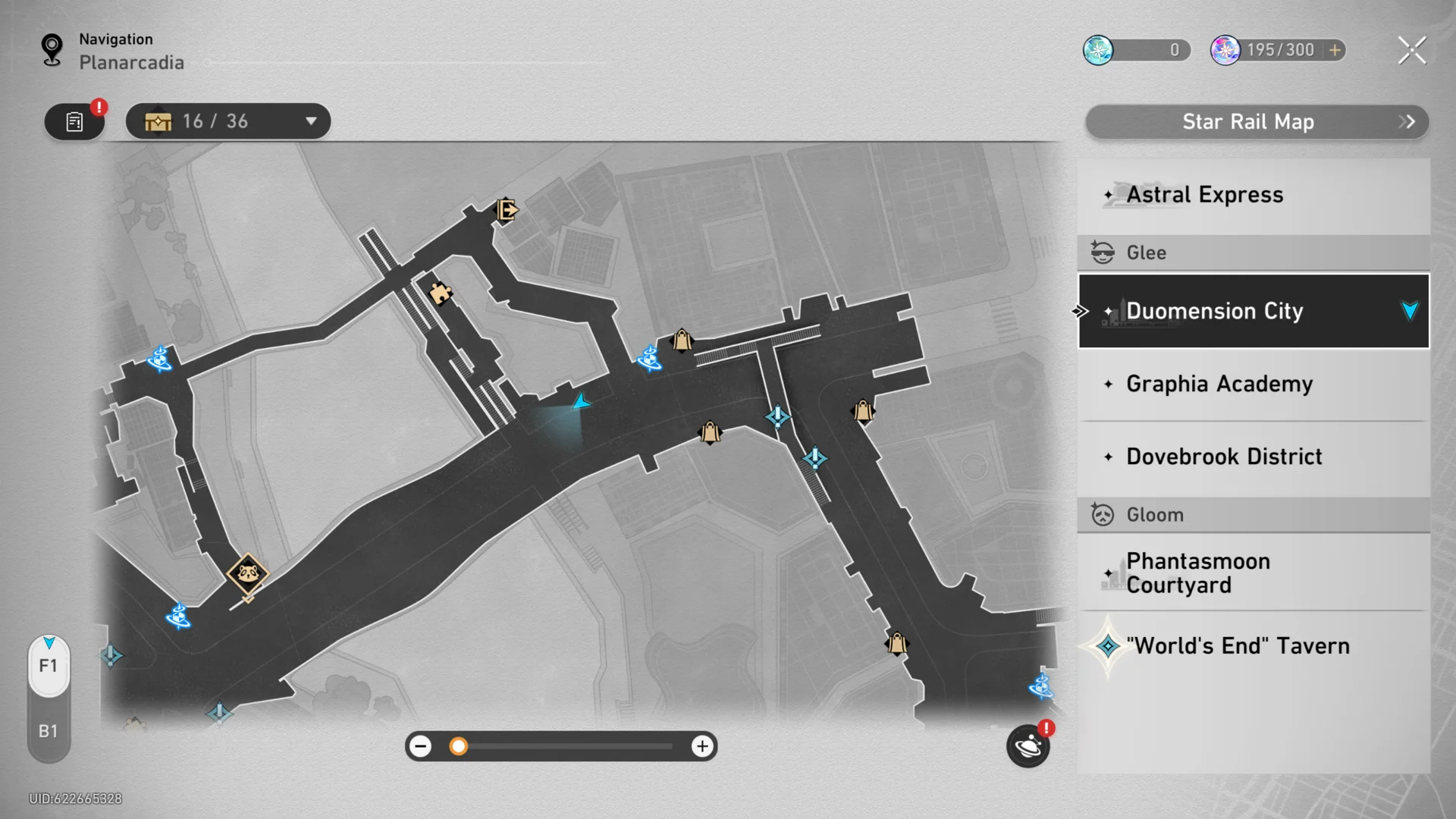Click a treasure chest marker near map center
This screenshot has height=819, width=1456.
[x=709, y=432]
